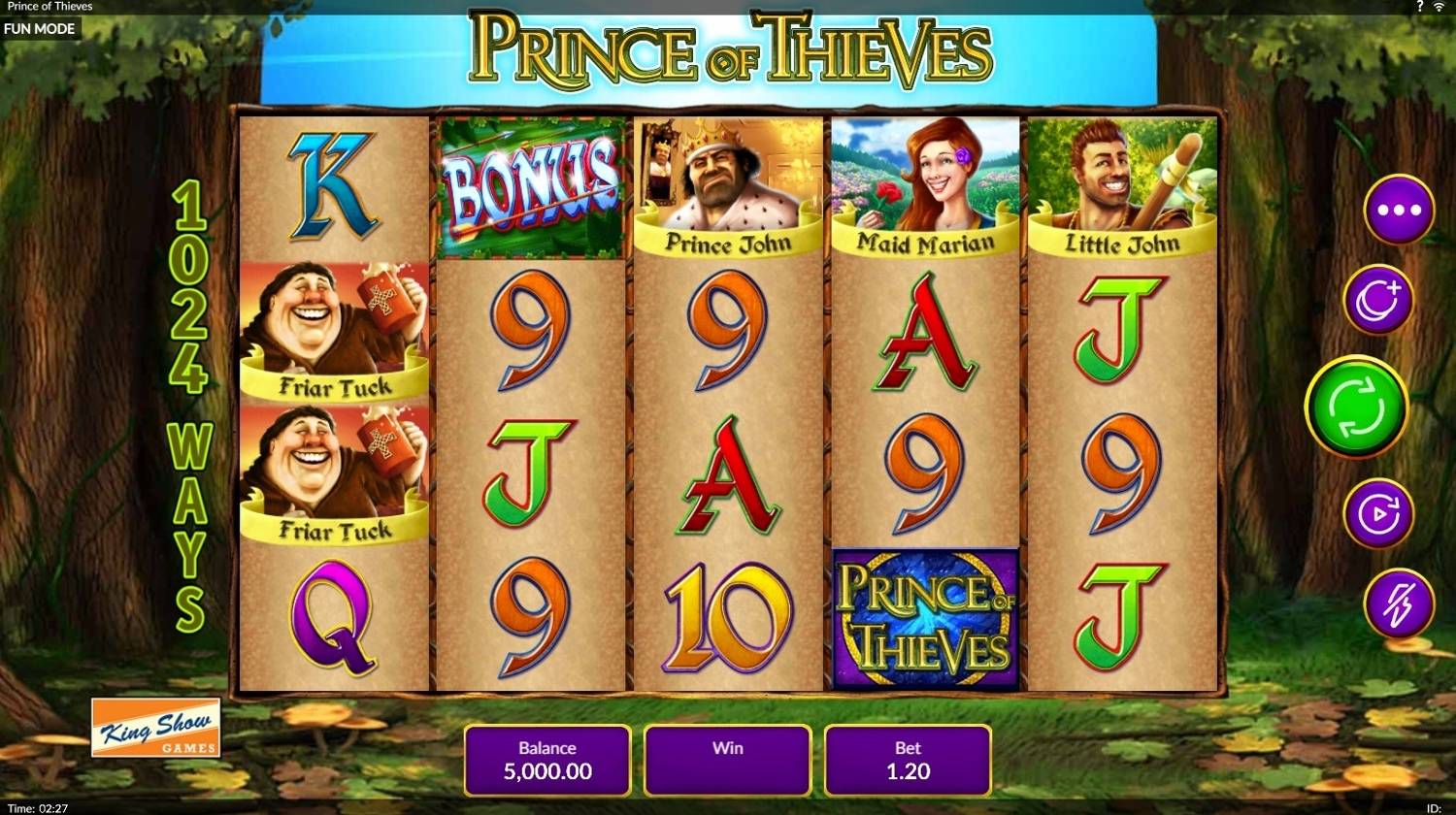Viewport: 1456px width, 815px height.
Task: Check connection status via the wifi icon
Action: click(x=1441, y=6)
